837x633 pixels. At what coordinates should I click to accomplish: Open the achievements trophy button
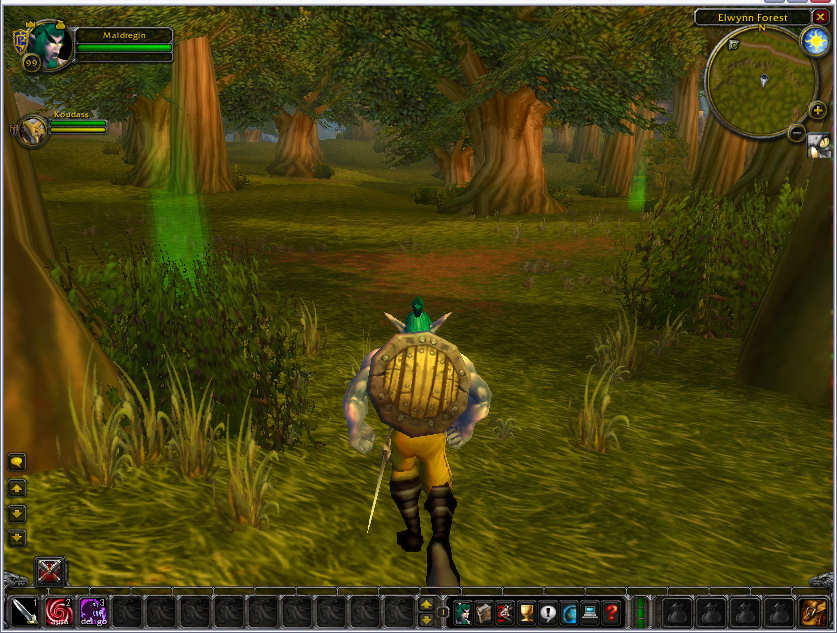tap(526, 612)
